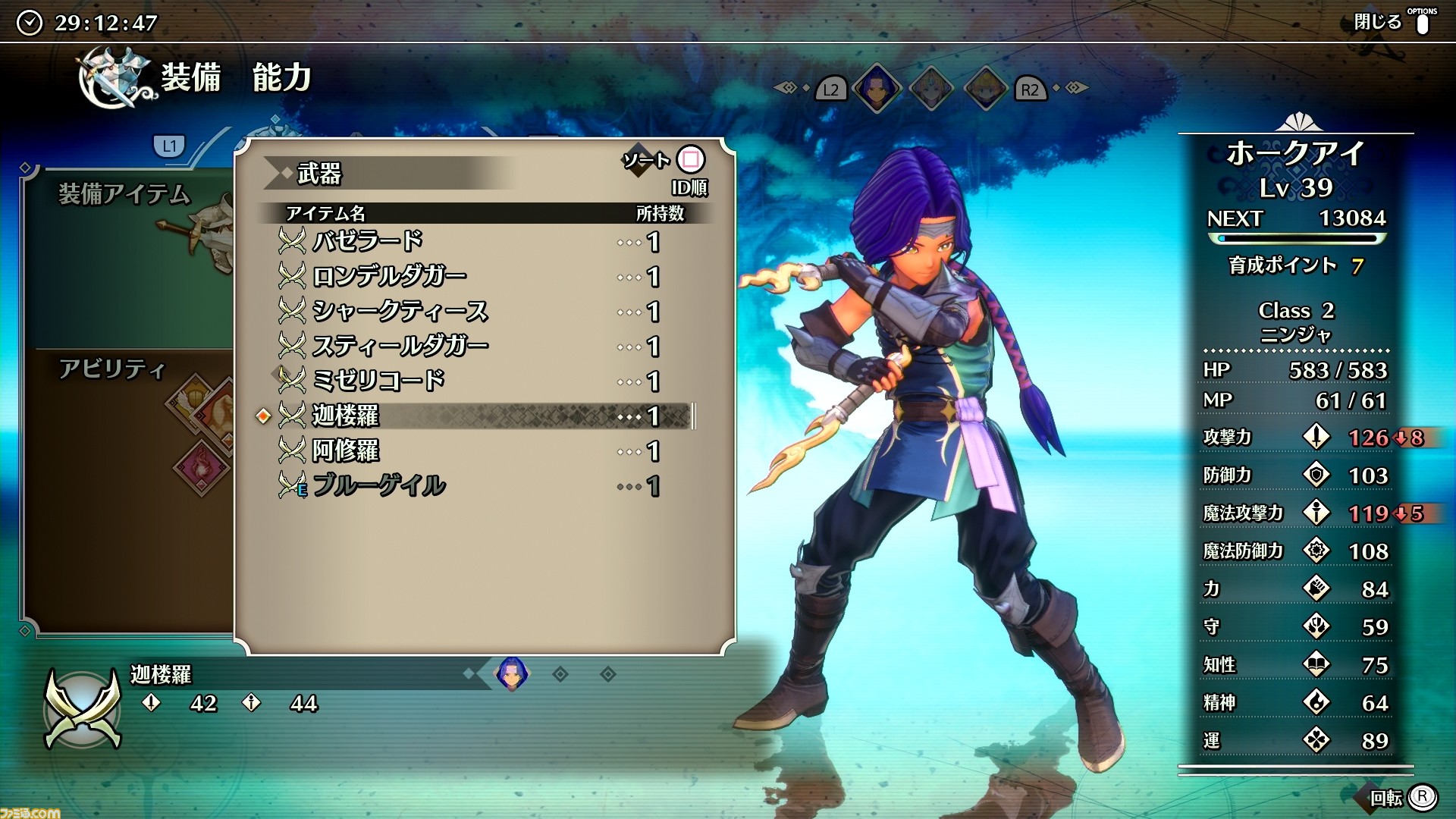1456x819 pixels.
Task: Open the 装備アイテム panel
Action: point(124,195)
